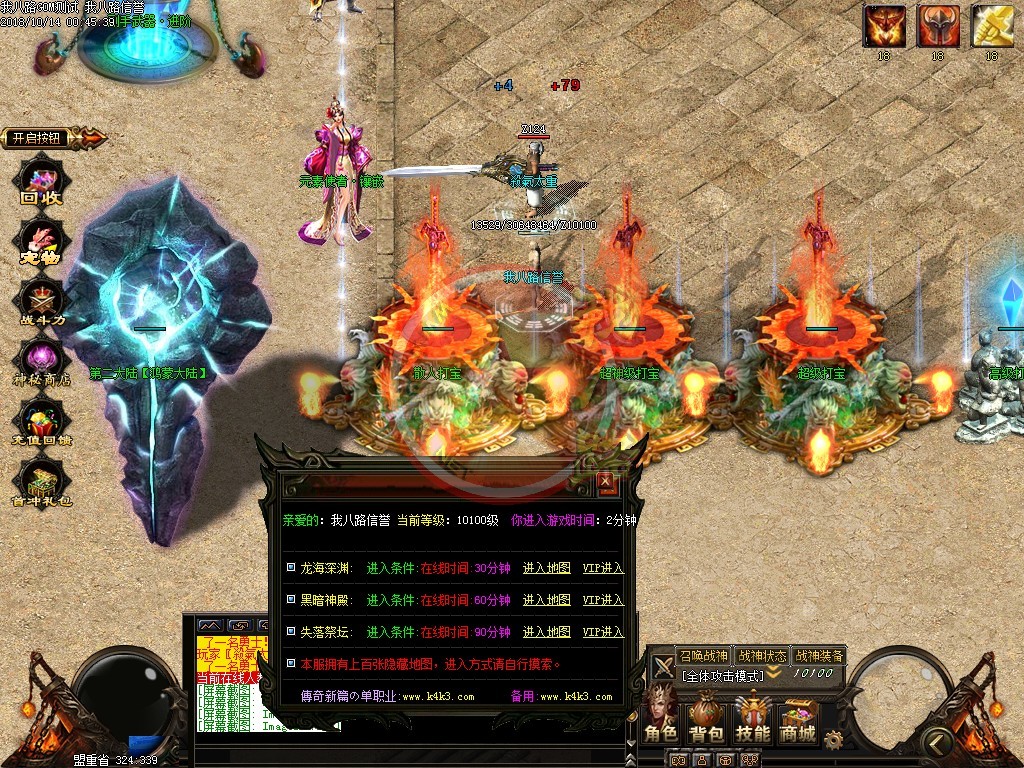Open the 回收 recycle icon
The width and height of the screenshot is (1024, 768).
pyautogui.click(x=42, y=183)
